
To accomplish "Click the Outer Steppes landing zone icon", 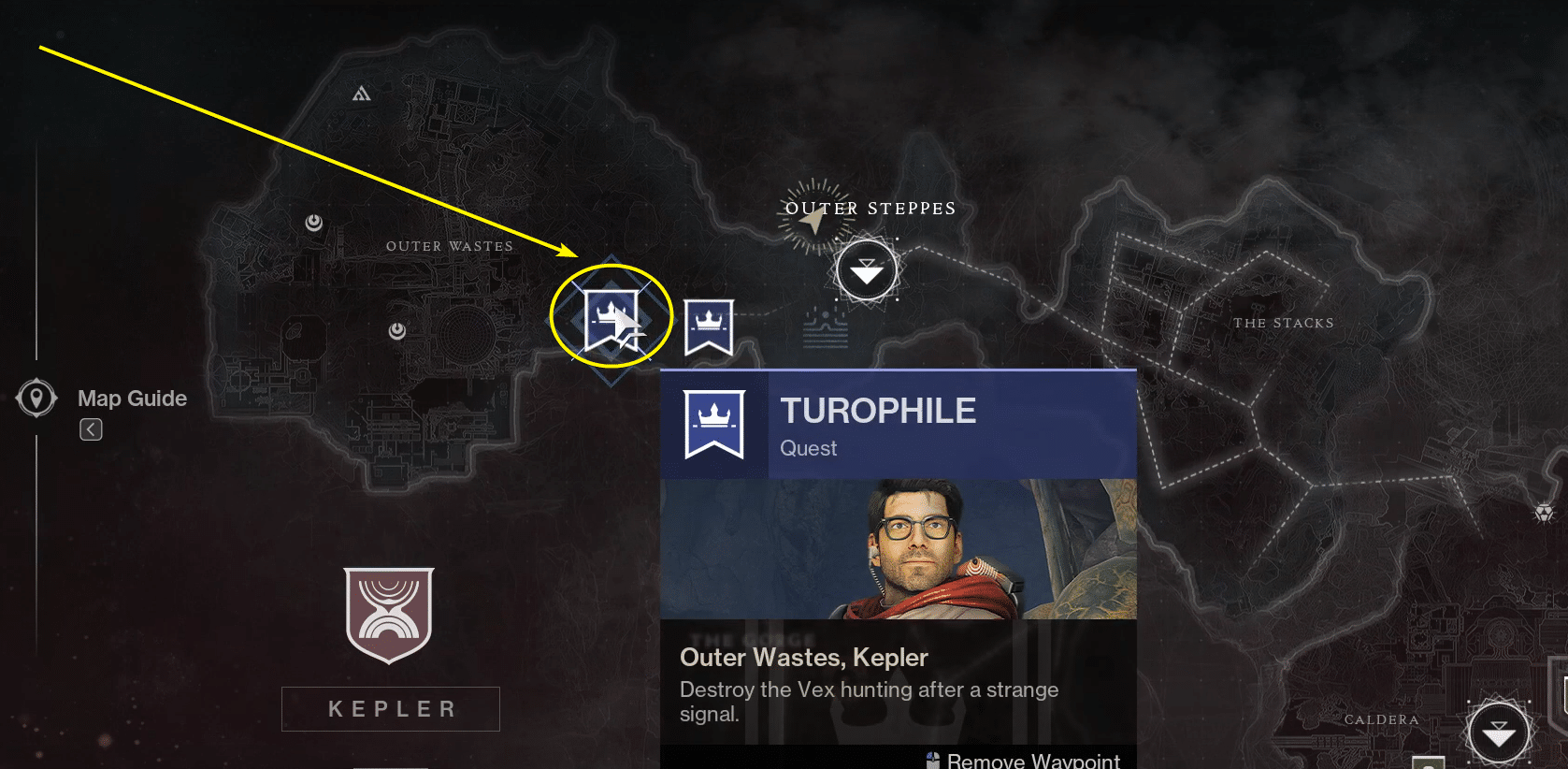I will [x=868, y=269].
